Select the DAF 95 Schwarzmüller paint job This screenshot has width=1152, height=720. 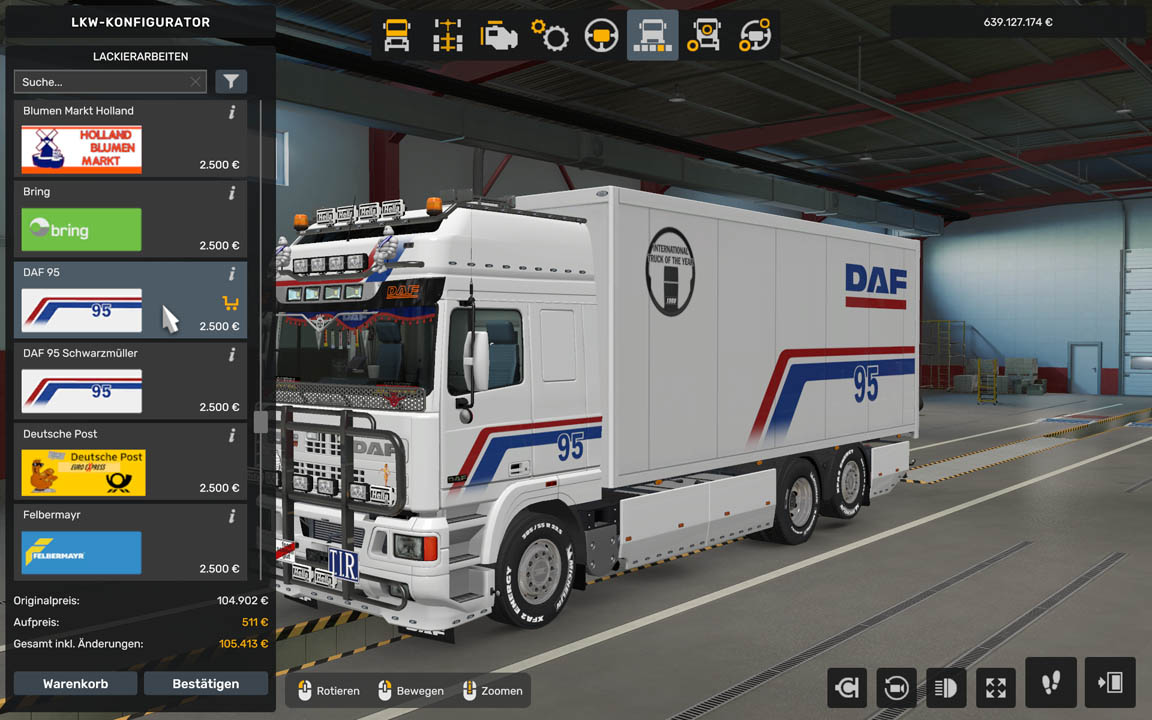tap(82, 391)
